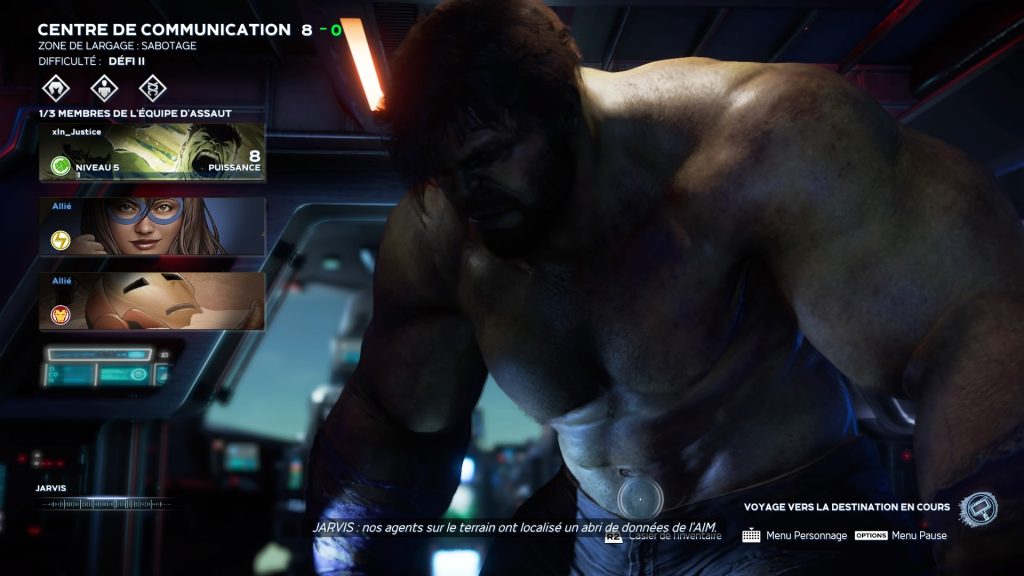The height and width of the screenshot is (576, 1024).
Task: Click the Thor hammer loading emblem
Action: pyautogui.click(x=977, y=508)
